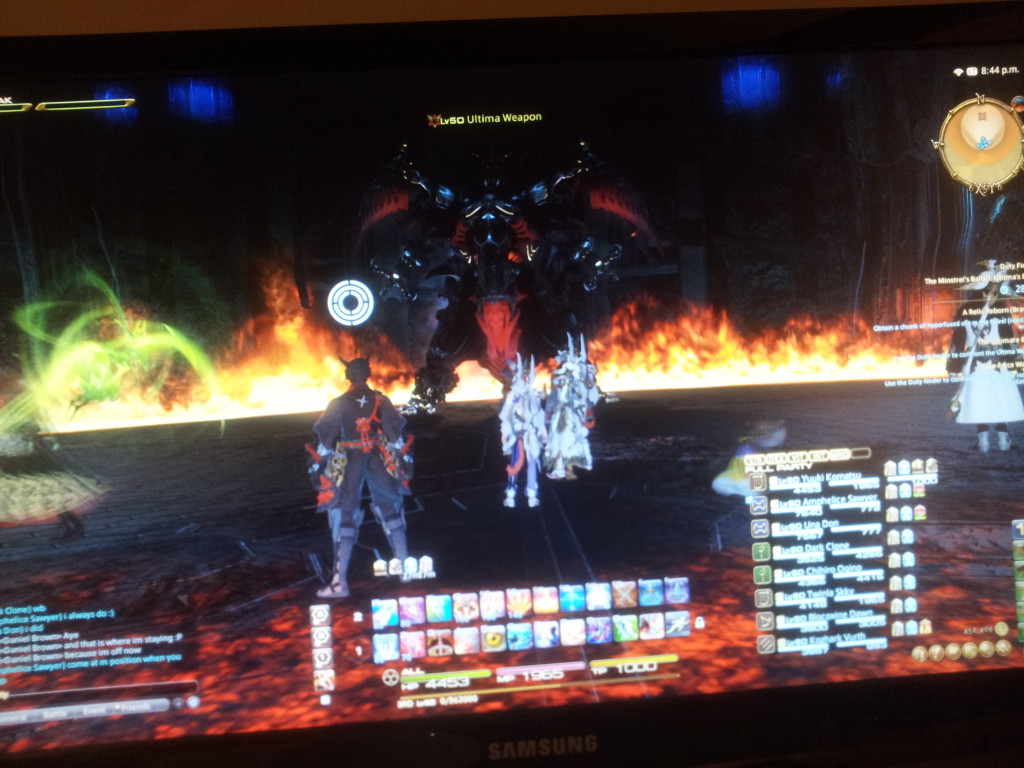1024x768 pixels.
Task: Choose Una Don from party list
Action: [x=810, y=526]
